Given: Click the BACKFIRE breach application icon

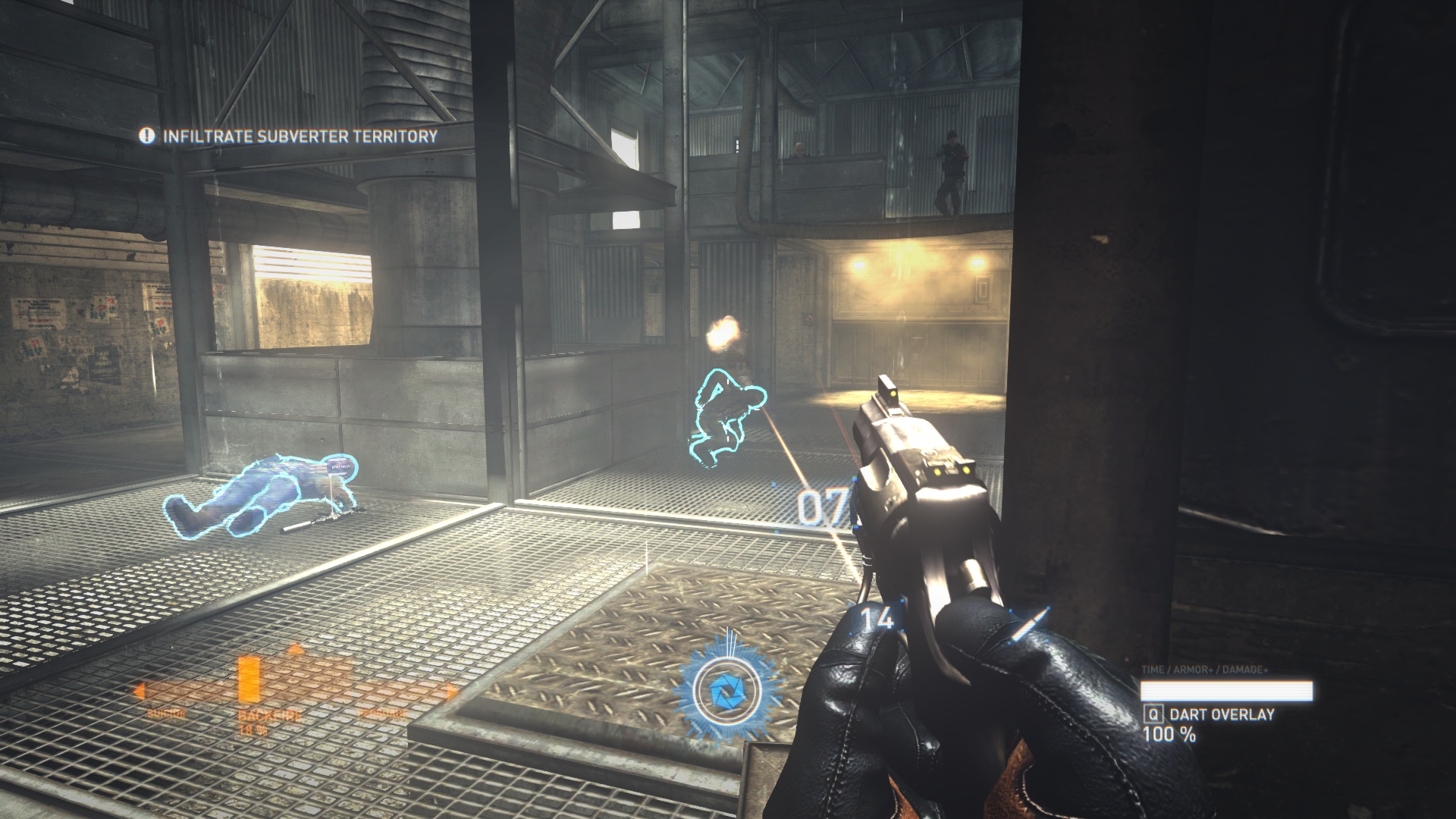Looking at the screenshot, I should point(250,679).
